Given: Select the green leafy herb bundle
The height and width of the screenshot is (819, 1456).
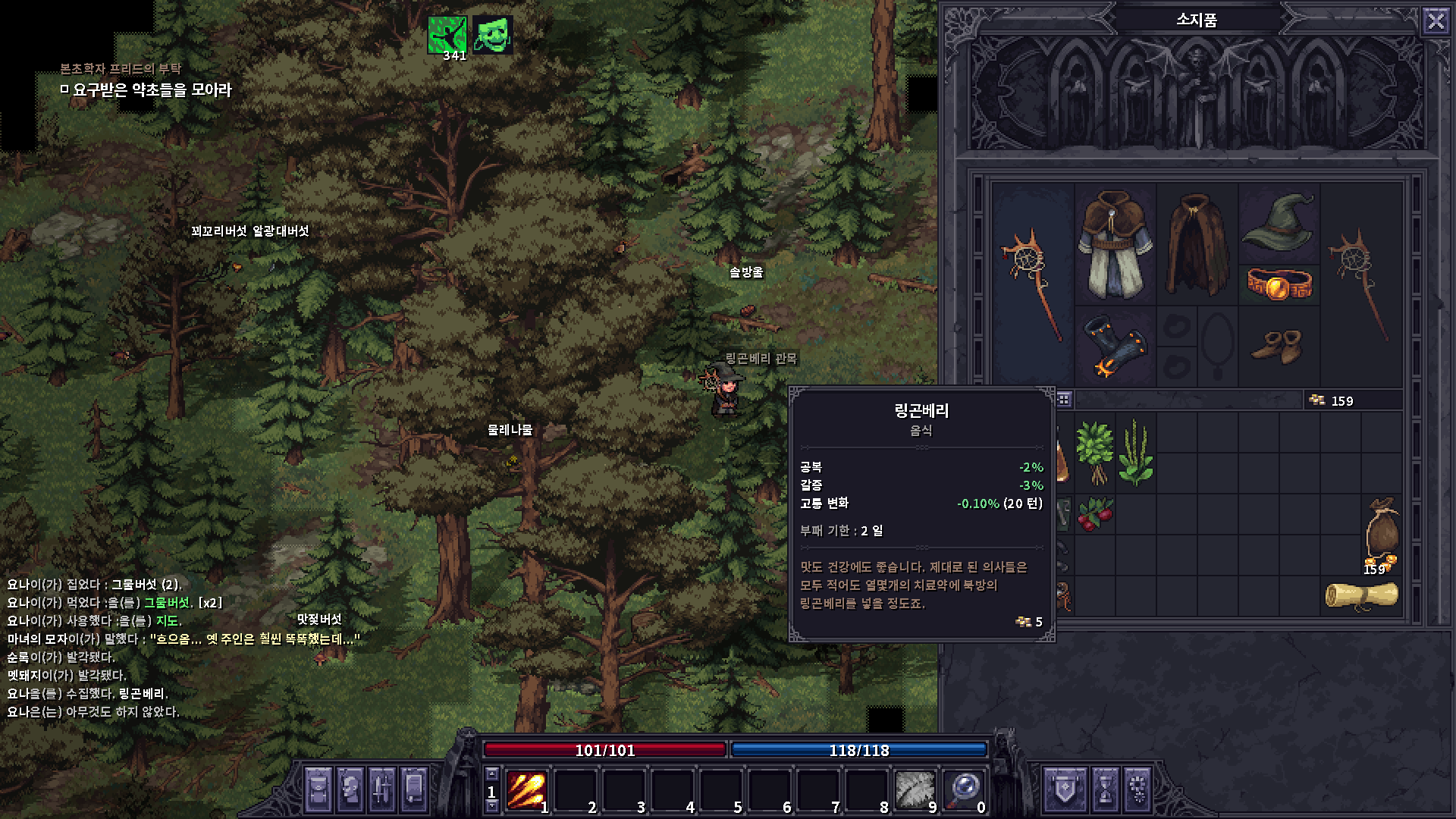Looking at the screenshot, I should pos(1095,452).
